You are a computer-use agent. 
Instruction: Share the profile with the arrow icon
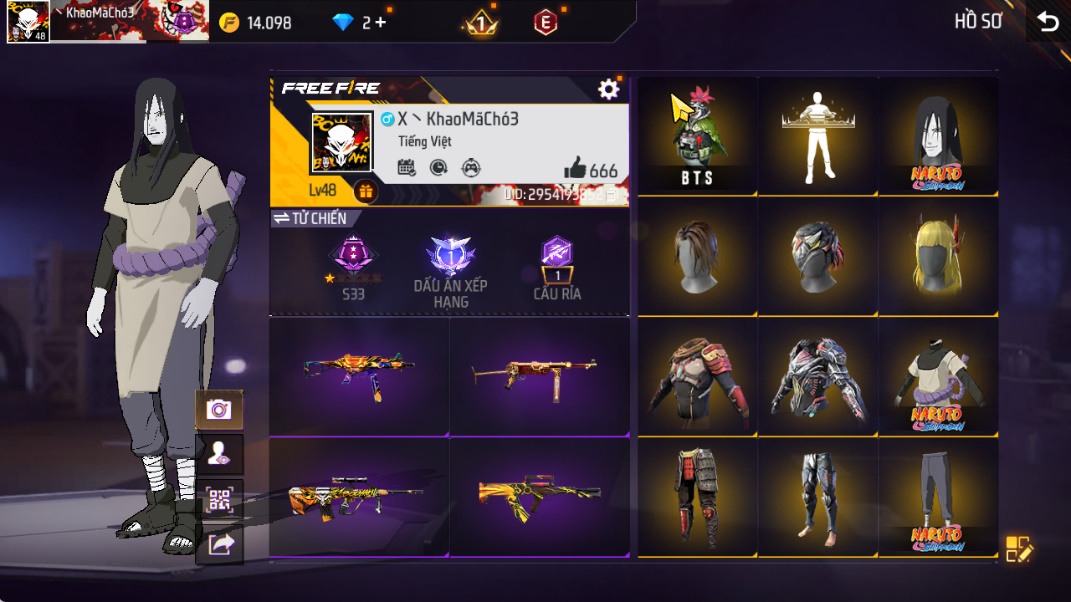coord(219,544)
